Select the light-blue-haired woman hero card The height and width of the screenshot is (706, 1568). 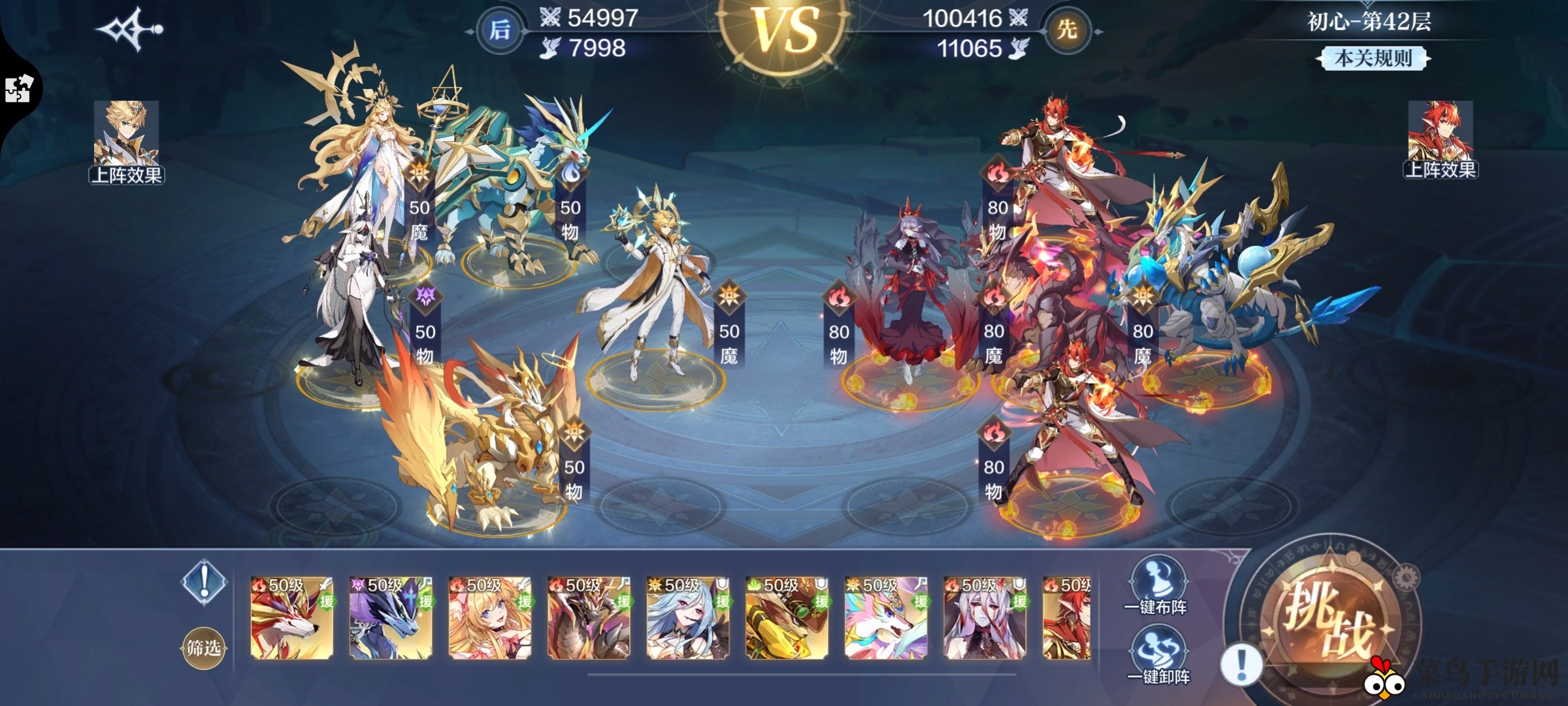click(x=688, y=618)
